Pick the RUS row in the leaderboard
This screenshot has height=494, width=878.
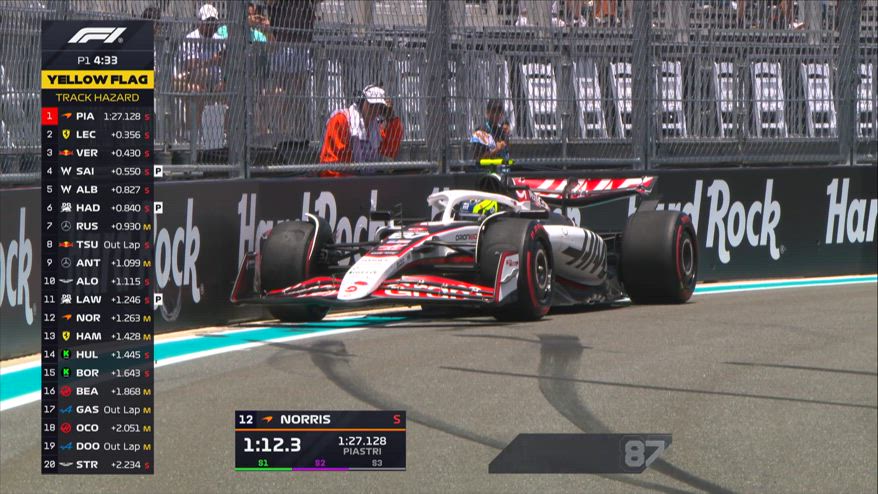point(97,226)
